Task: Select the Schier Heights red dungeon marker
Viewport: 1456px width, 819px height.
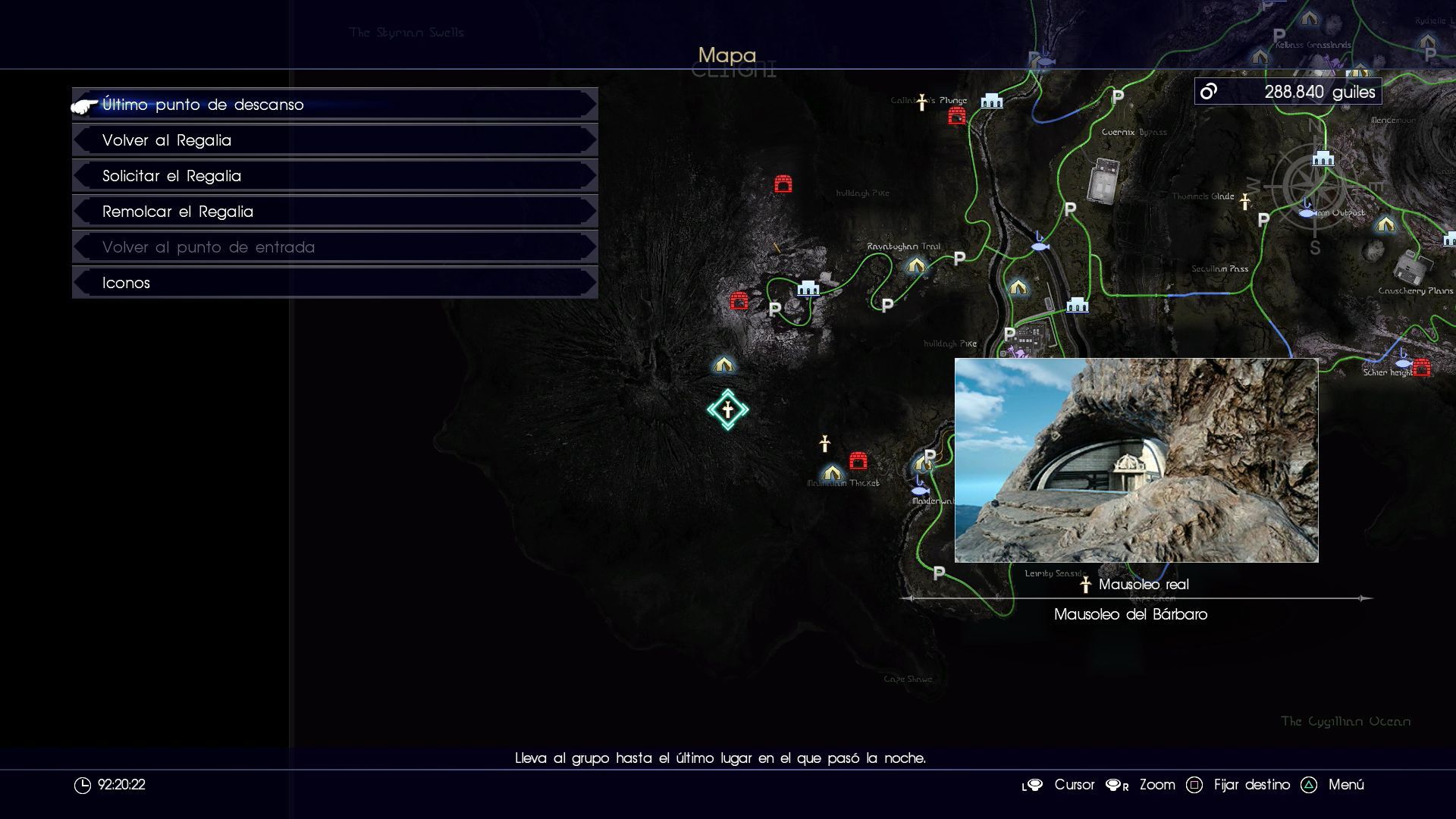Action: 1422,368
